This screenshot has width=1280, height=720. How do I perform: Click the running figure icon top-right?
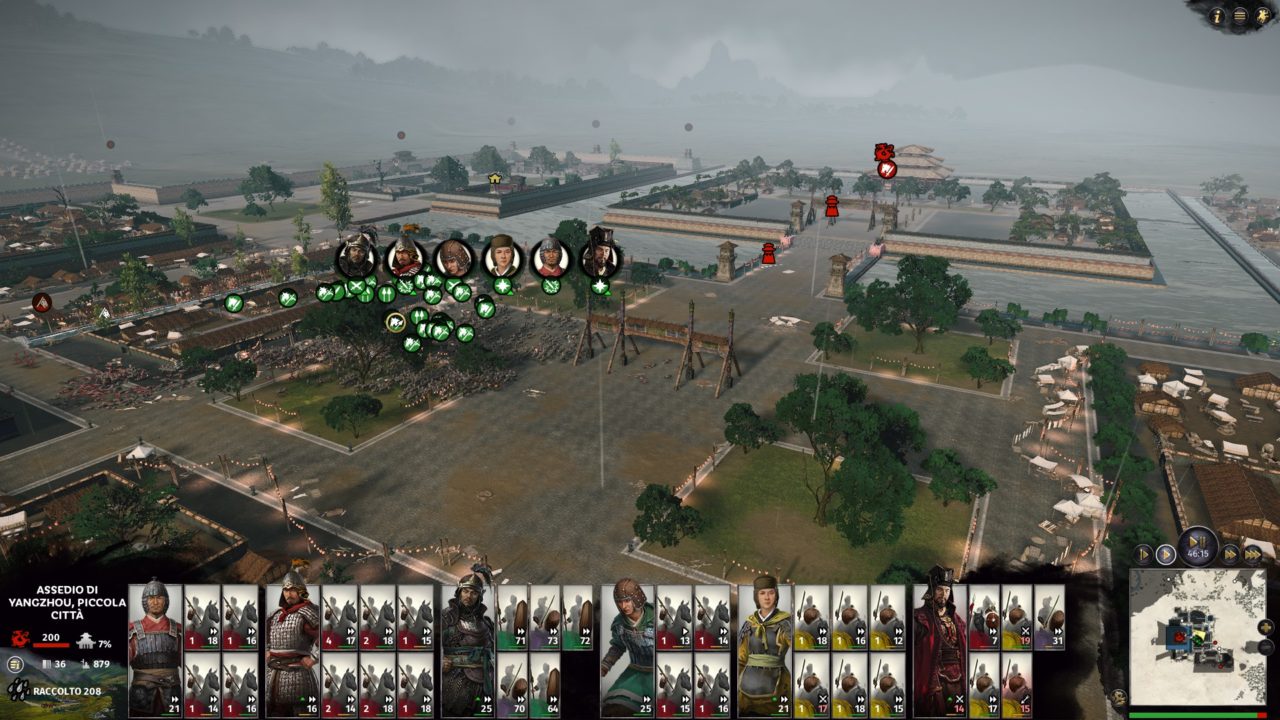1263,15
